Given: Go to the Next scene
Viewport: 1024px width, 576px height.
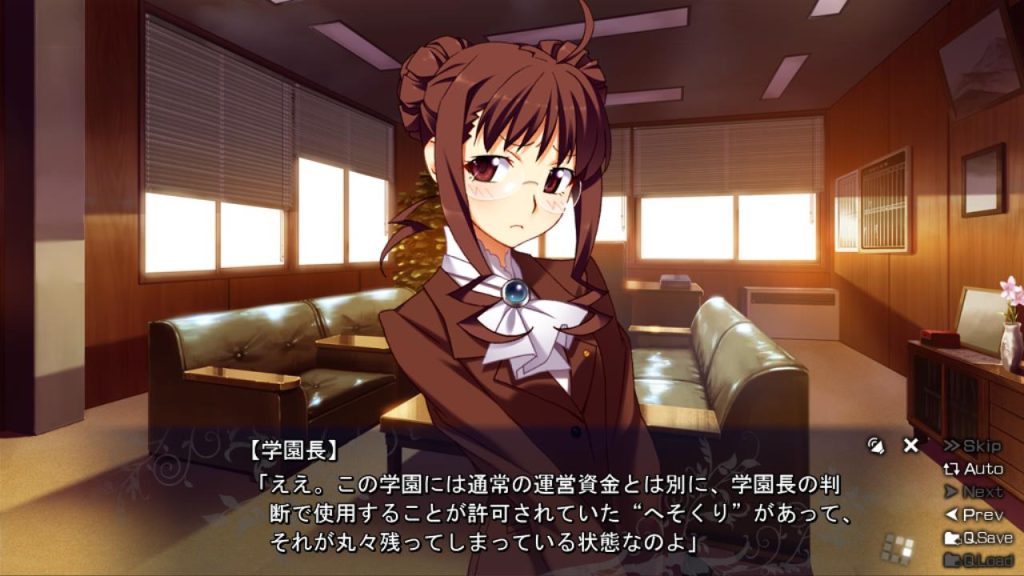Looking at the screenshot, I should [972, 492].
